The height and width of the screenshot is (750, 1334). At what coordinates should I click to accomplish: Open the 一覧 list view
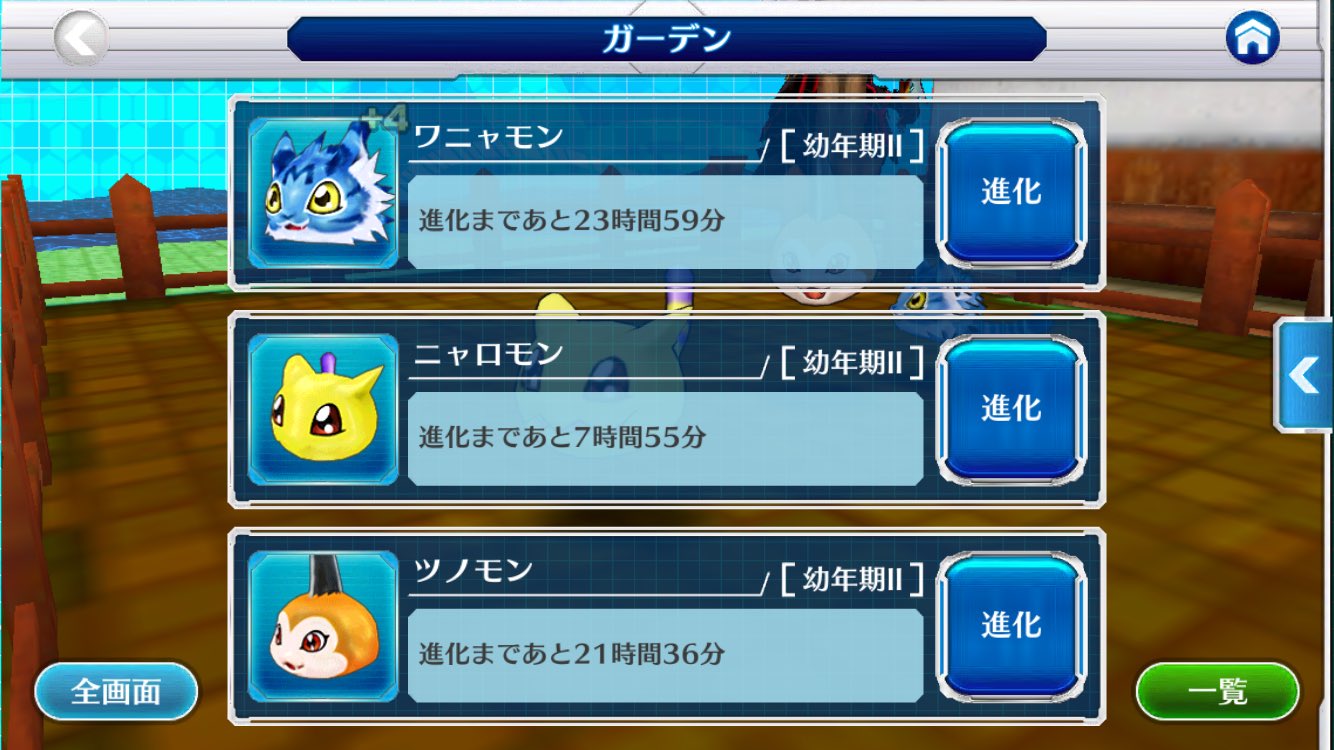[x=1218, y=689]
